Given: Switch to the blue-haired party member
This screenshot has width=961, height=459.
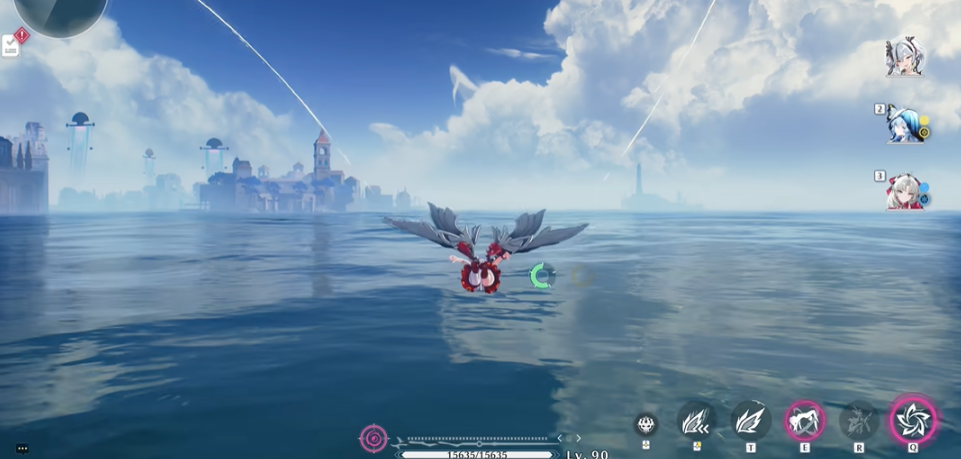Looking at the screenshot, I should (905, 125).
